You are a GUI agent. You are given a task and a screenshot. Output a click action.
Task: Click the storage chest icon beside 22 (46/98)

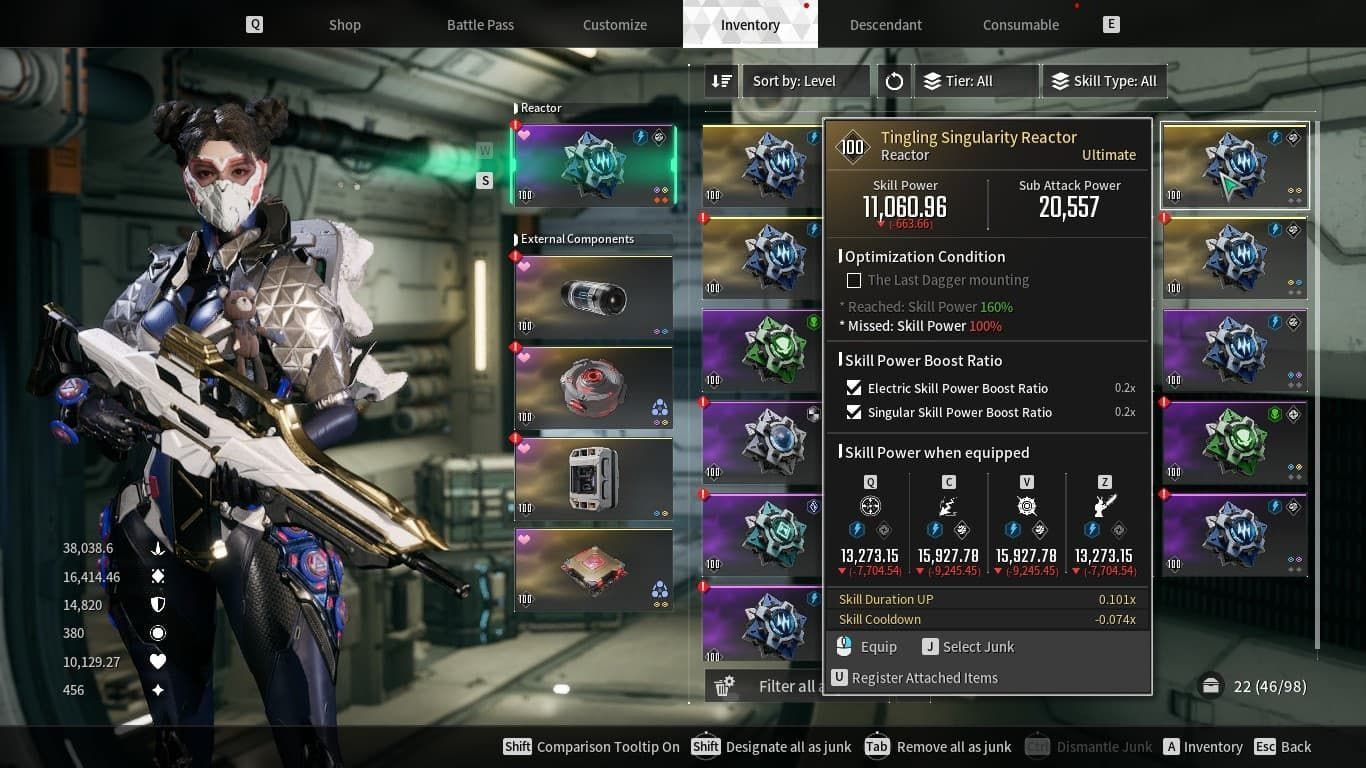tap(1211, 686)
